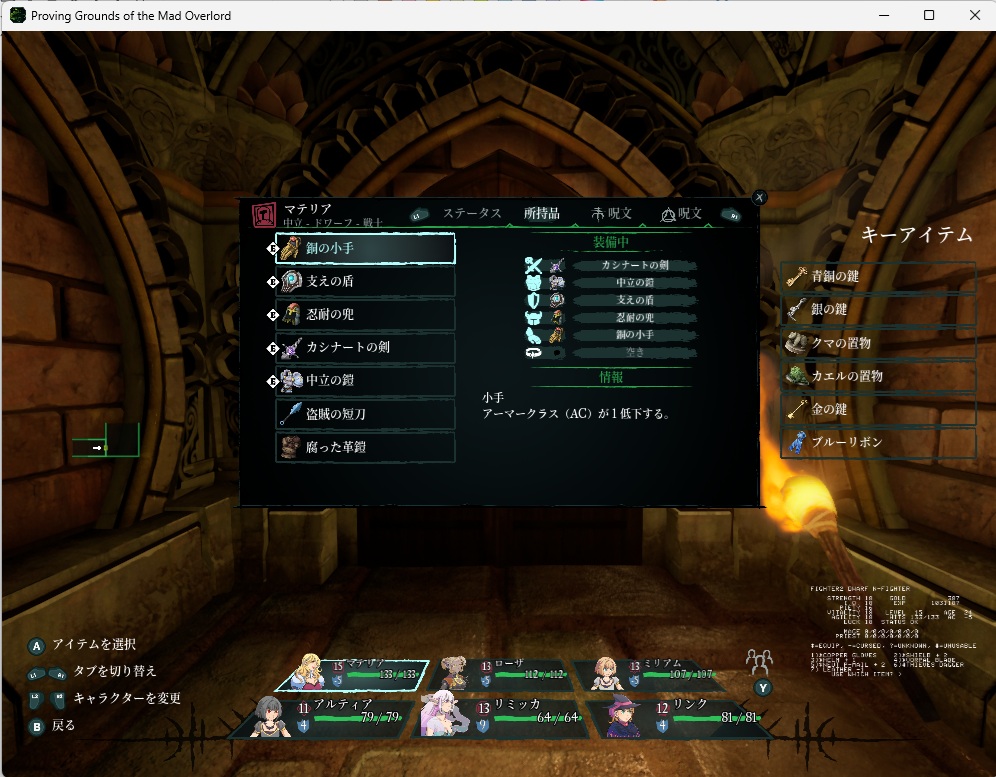Select the 忍耐の兜 helmet entry

[x=365, y=315]
